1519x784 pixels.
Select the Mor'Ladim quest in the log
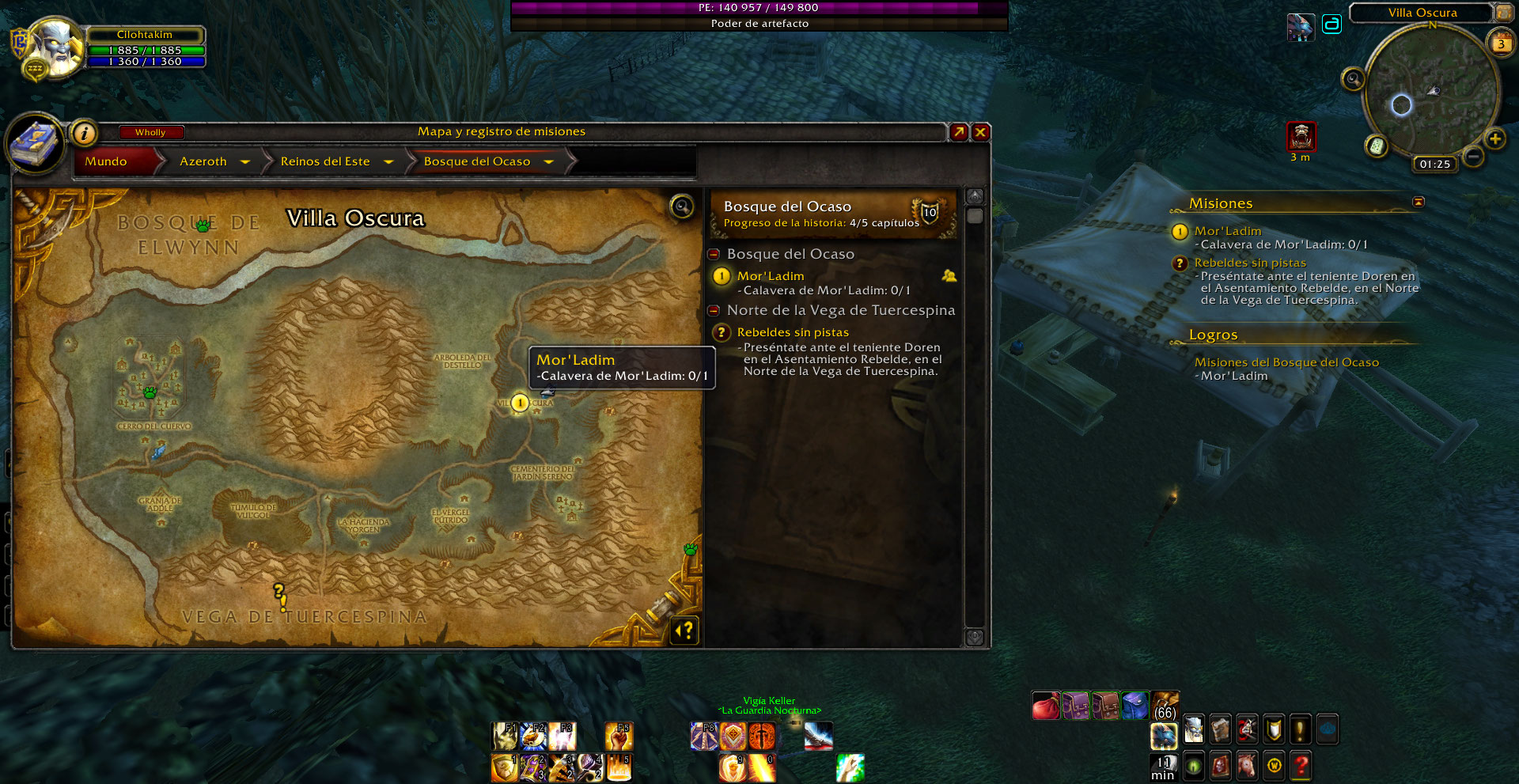pyautogui.click(x=770, y=276)
